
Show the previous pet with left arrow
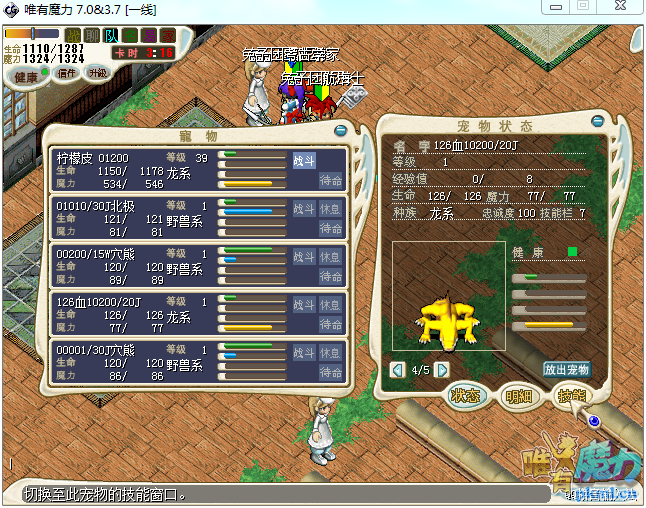[398, 369]
